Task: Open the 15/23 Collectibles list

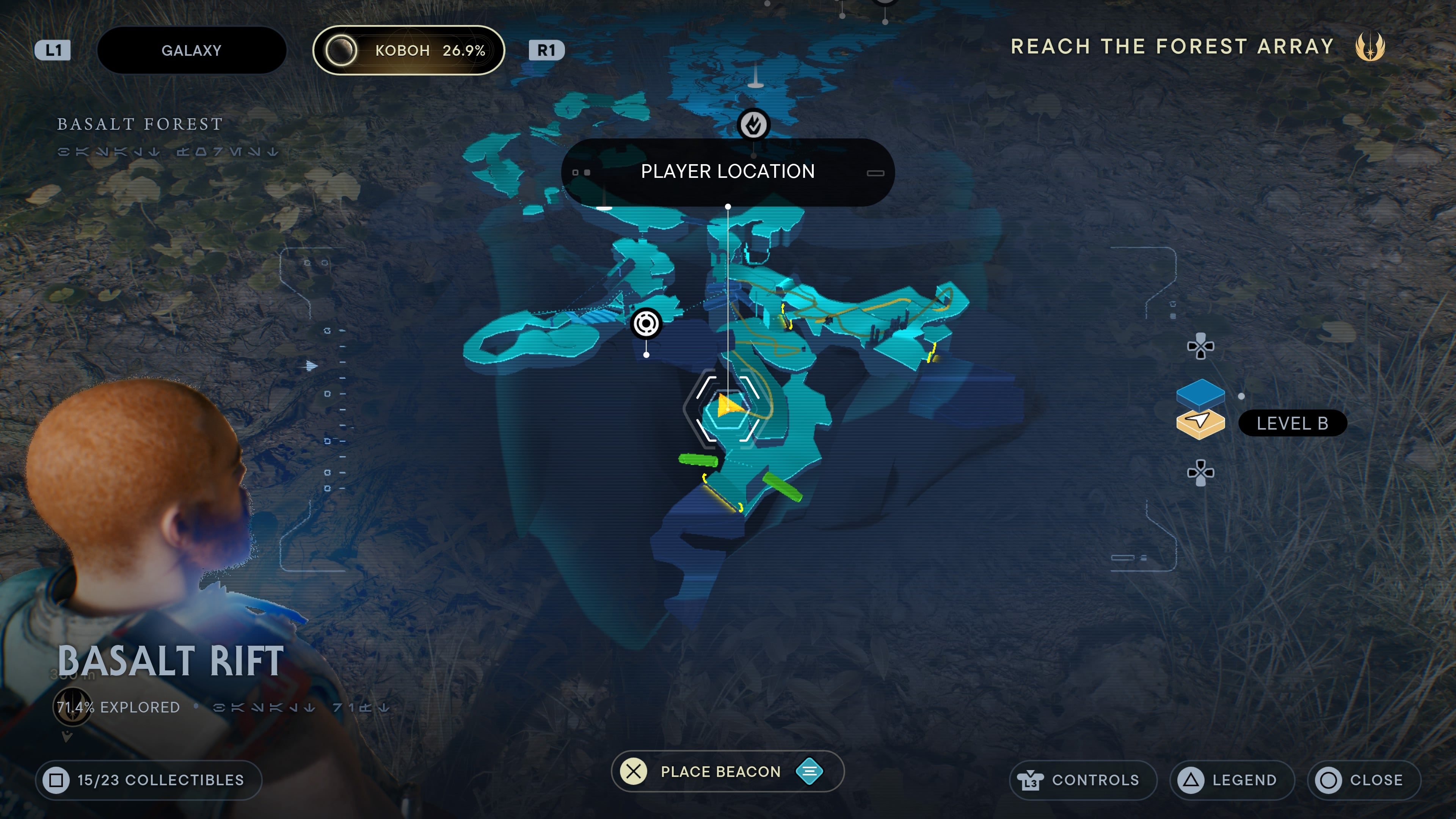Action: point(149,780)
